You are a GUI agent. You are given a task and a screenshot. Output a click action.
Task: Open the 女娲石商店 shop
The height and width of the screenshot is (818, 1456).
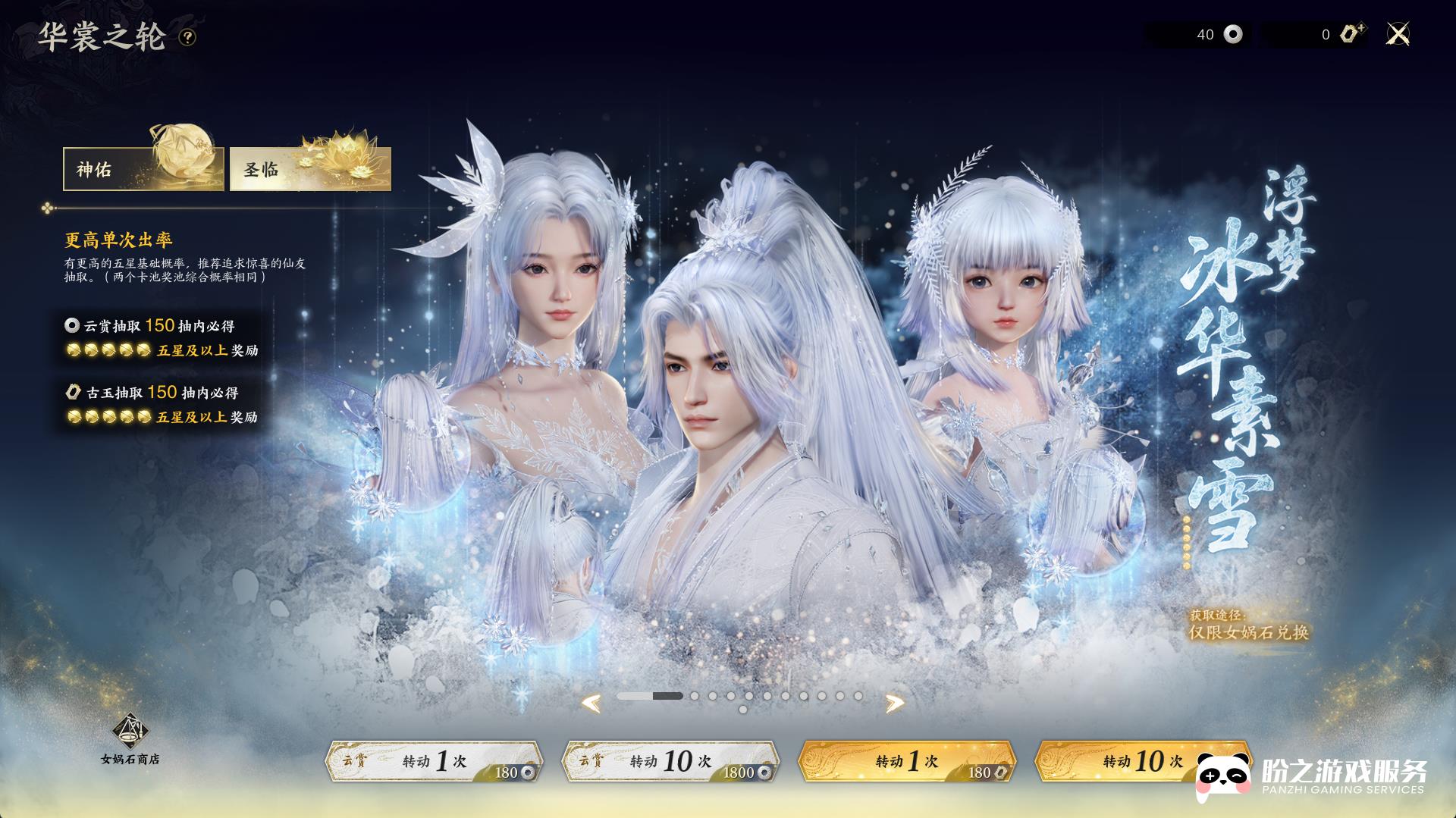(130, 739)
